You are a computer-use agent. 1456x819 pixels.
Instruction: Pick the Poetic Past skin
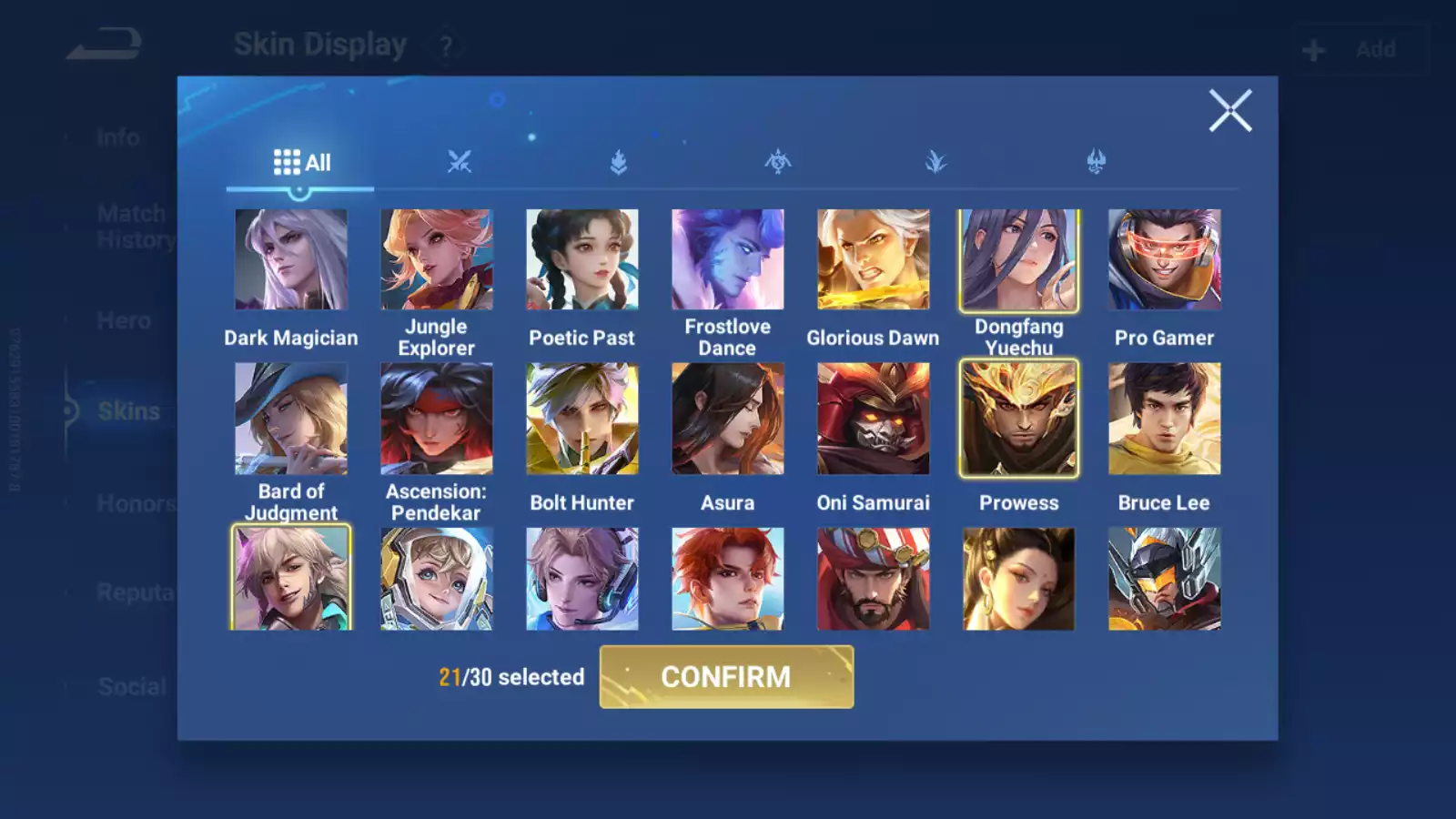point(582,260)
